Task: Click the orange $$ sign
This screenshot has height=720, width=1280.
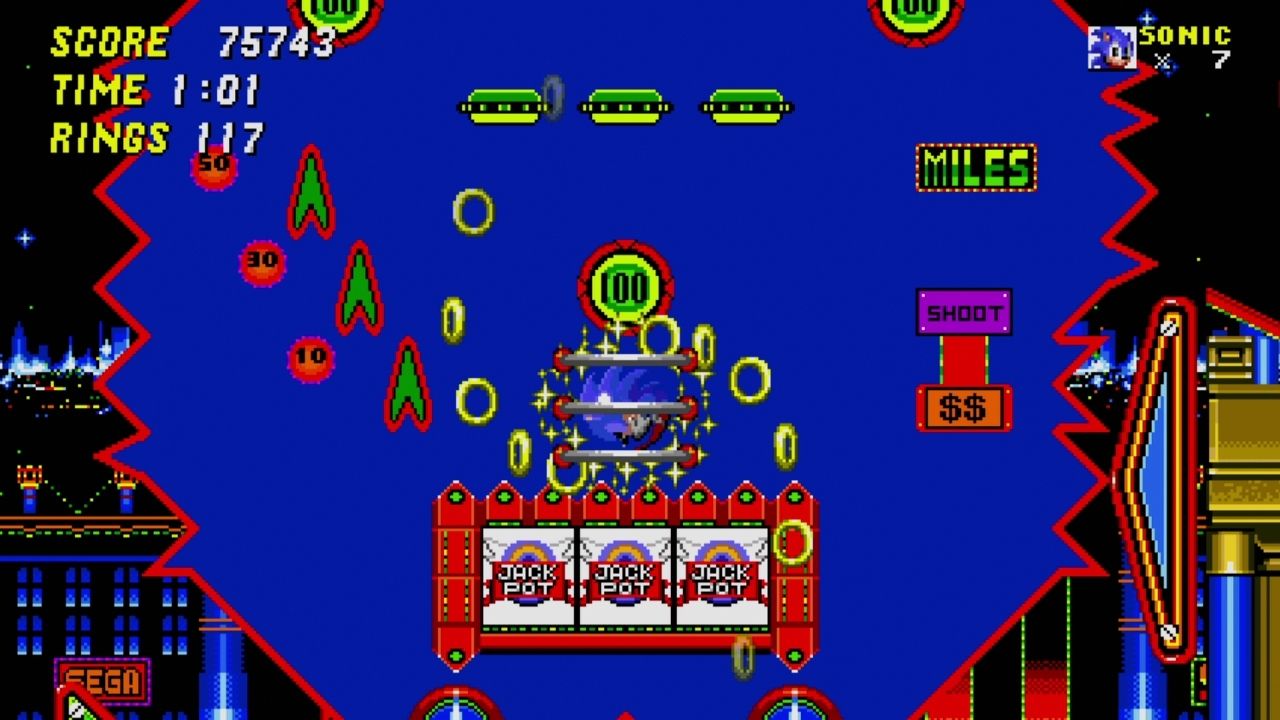Action: tap(963, 405)
